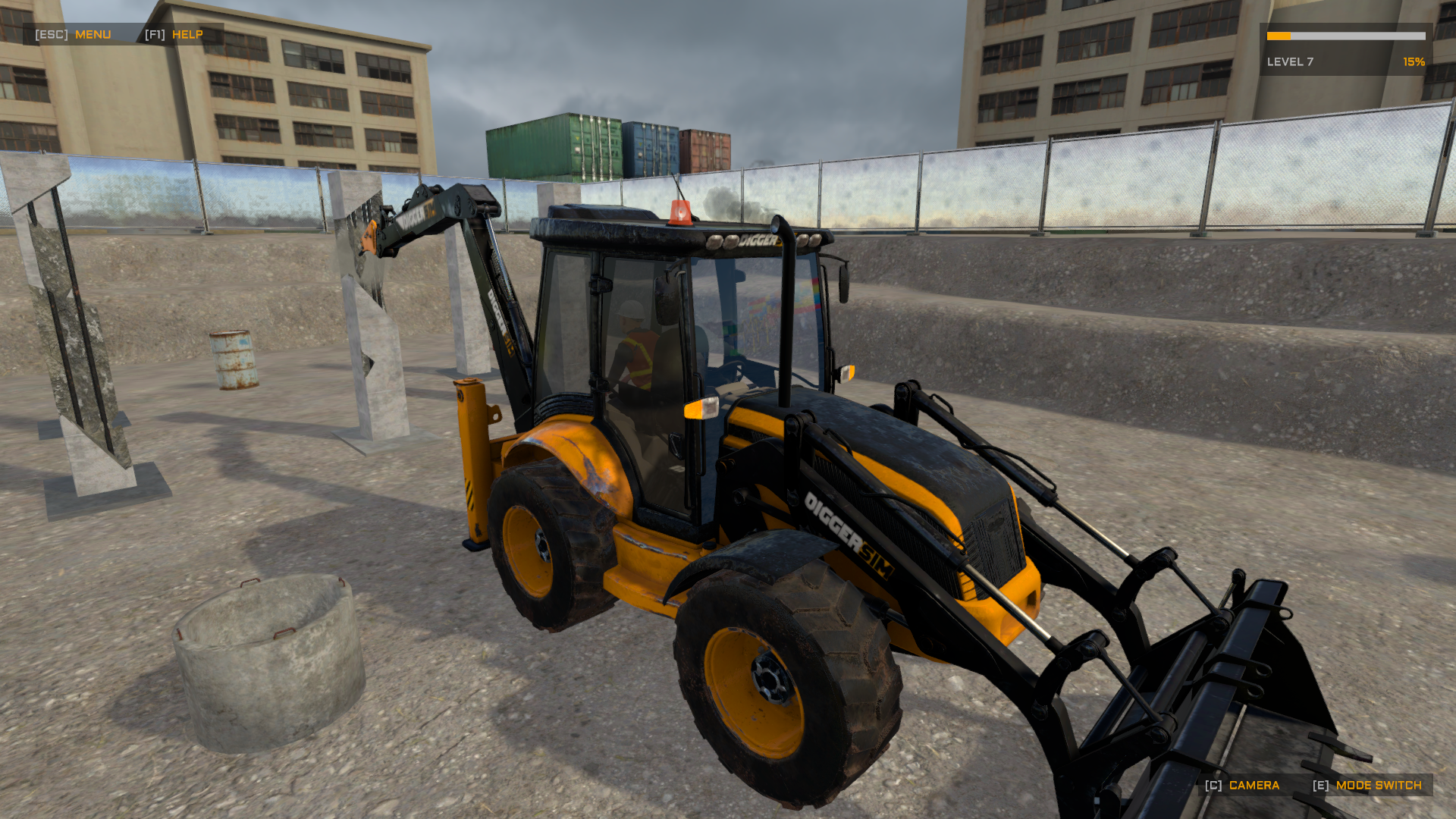Open the MENU from the top bar

coord(91,34)
